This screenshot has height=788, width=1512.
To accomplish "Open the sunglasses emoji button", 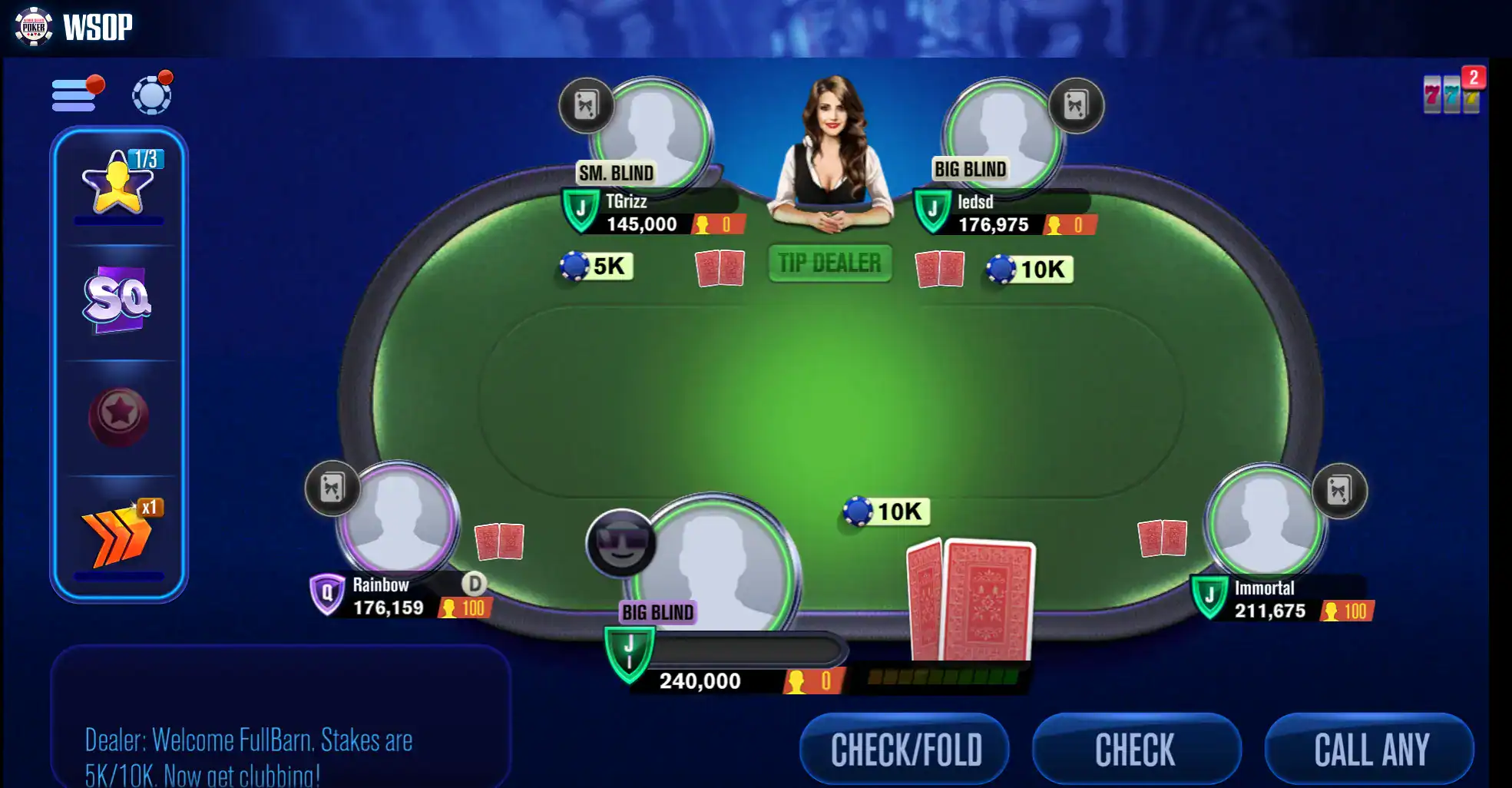I will click(620, 543).
